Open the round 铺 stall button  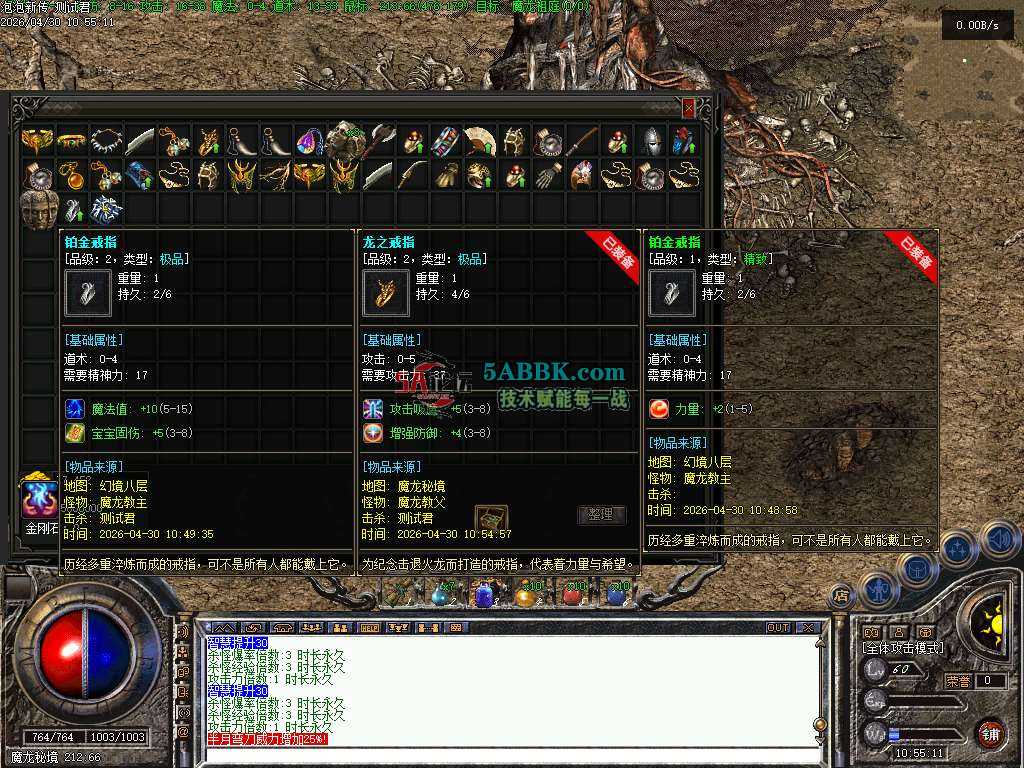point(990,733)
